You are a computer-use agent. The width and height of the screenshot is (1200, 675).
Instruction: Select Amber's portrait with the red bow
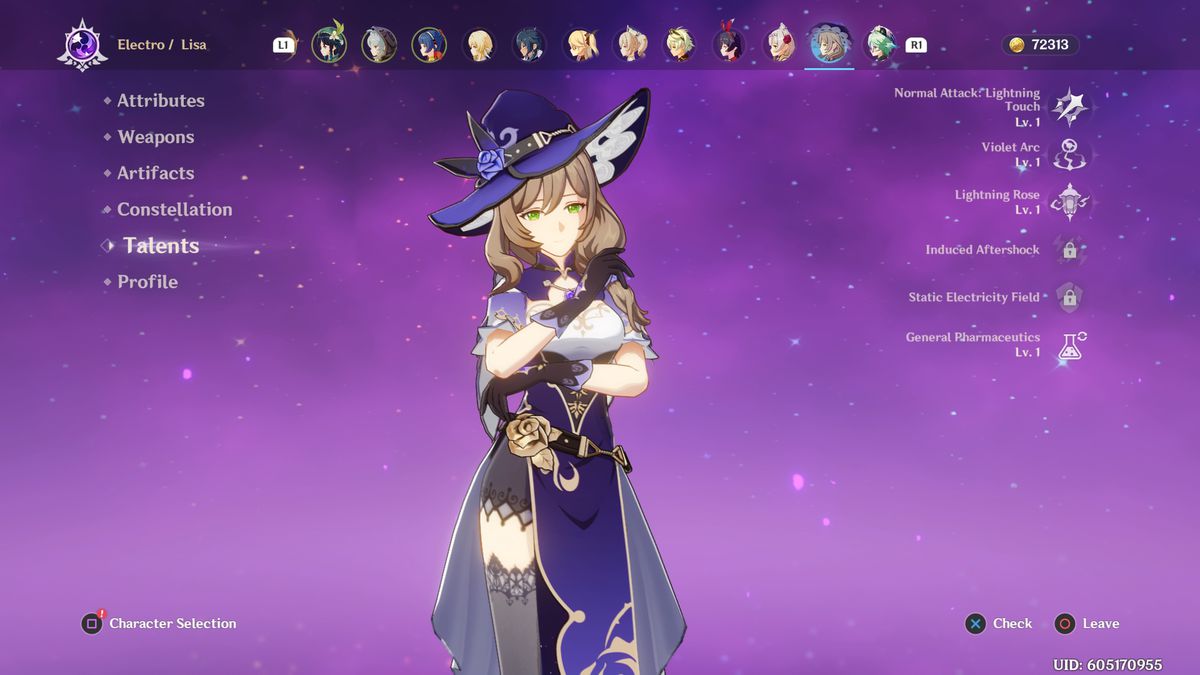click(729, 45)
